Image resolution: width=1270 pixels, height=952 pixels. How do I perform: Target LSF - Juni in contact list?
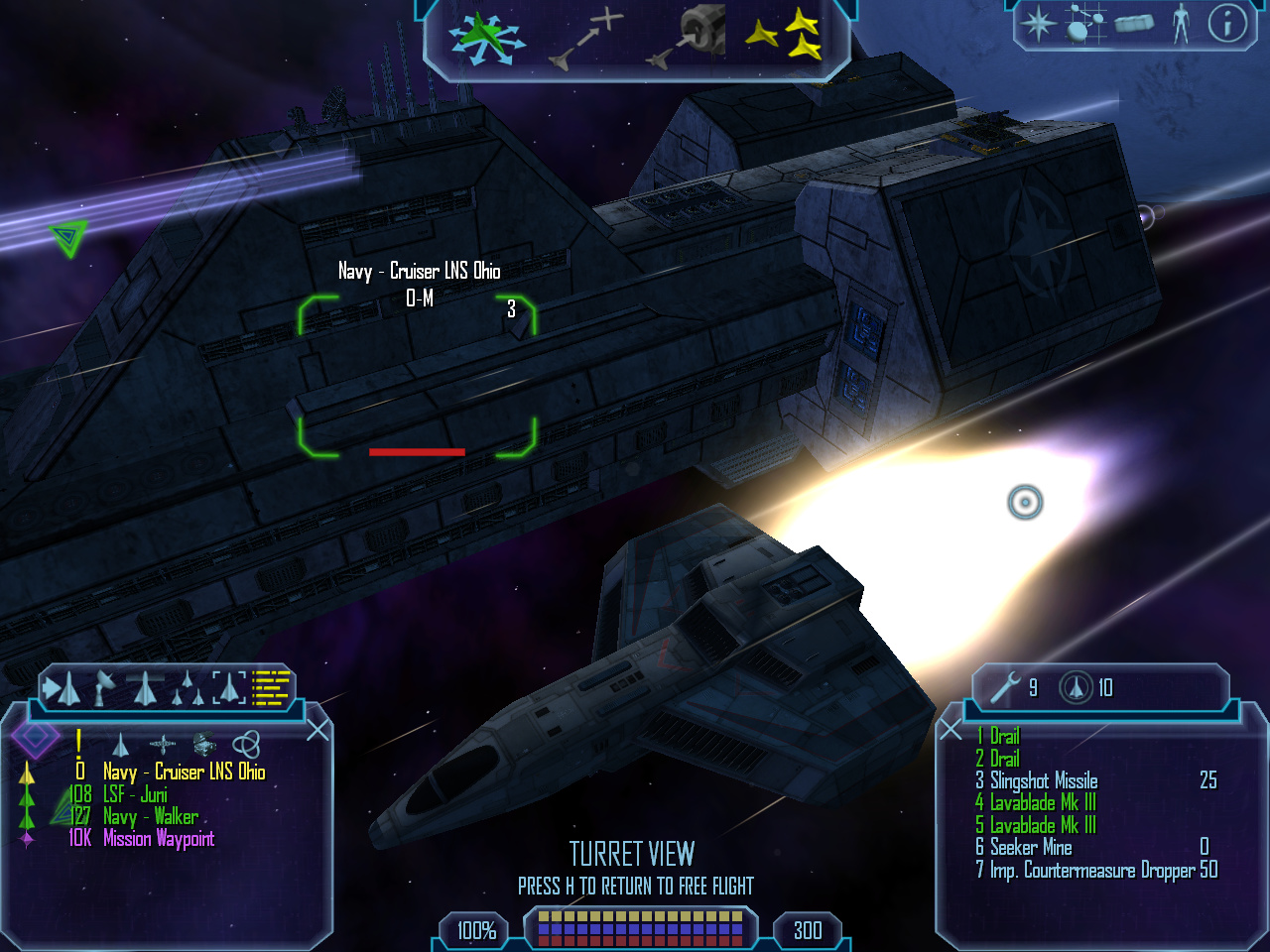[x=135, y=794]
